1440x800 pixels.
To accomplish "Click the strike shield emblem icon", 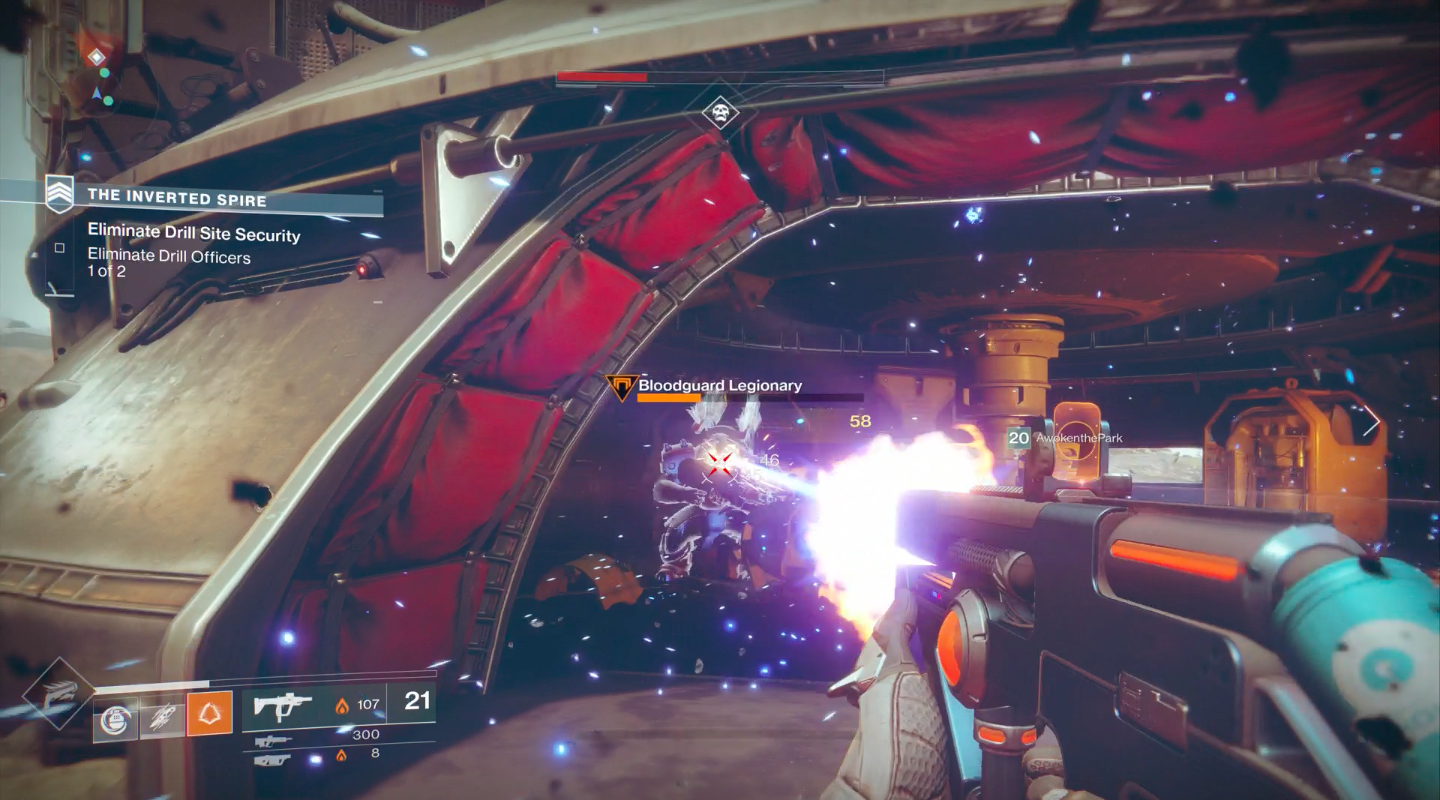I will coord(59,193).
